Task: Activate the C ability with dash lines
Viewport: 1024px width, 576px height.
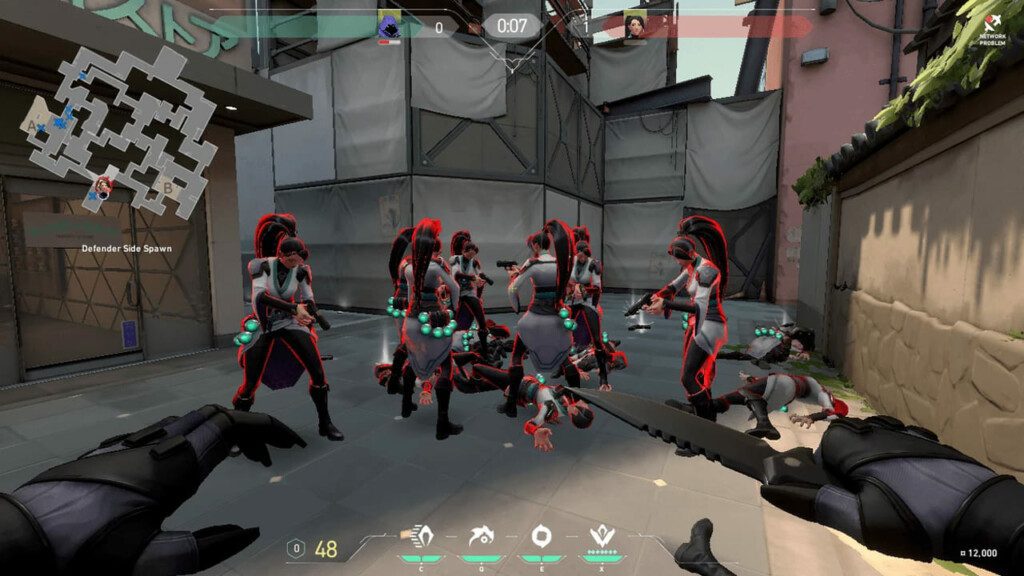Action: pos(420,535)
